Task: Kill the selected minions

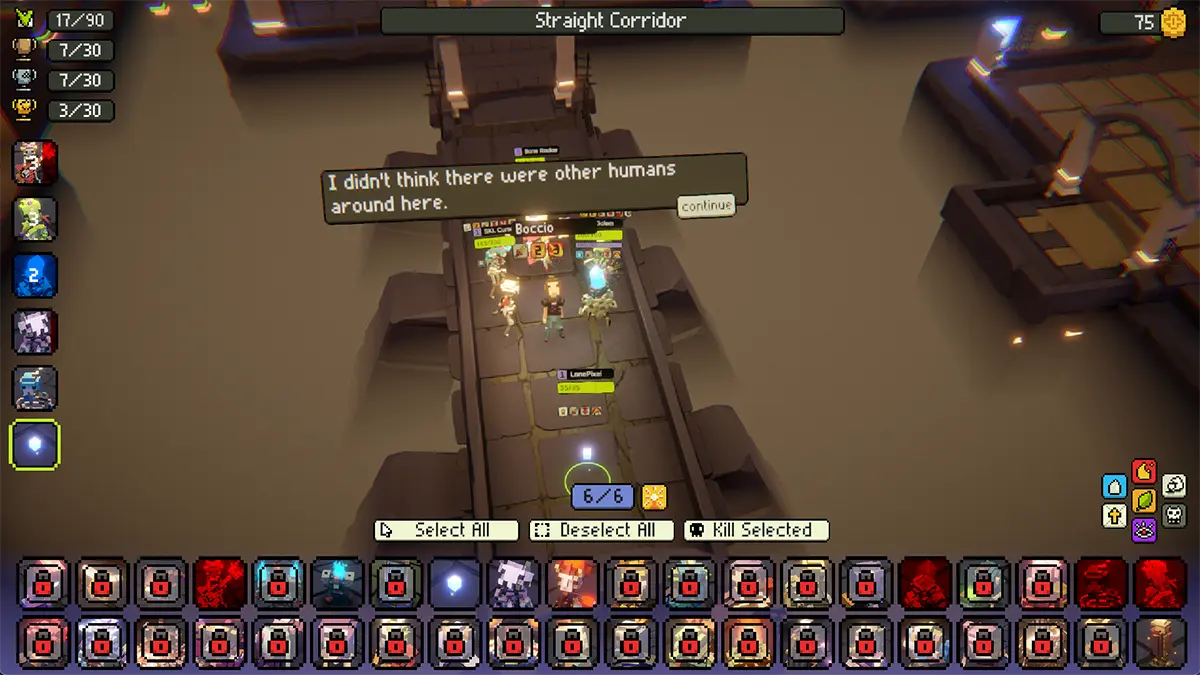Action: pyautogui.click(x=756, y=530)
